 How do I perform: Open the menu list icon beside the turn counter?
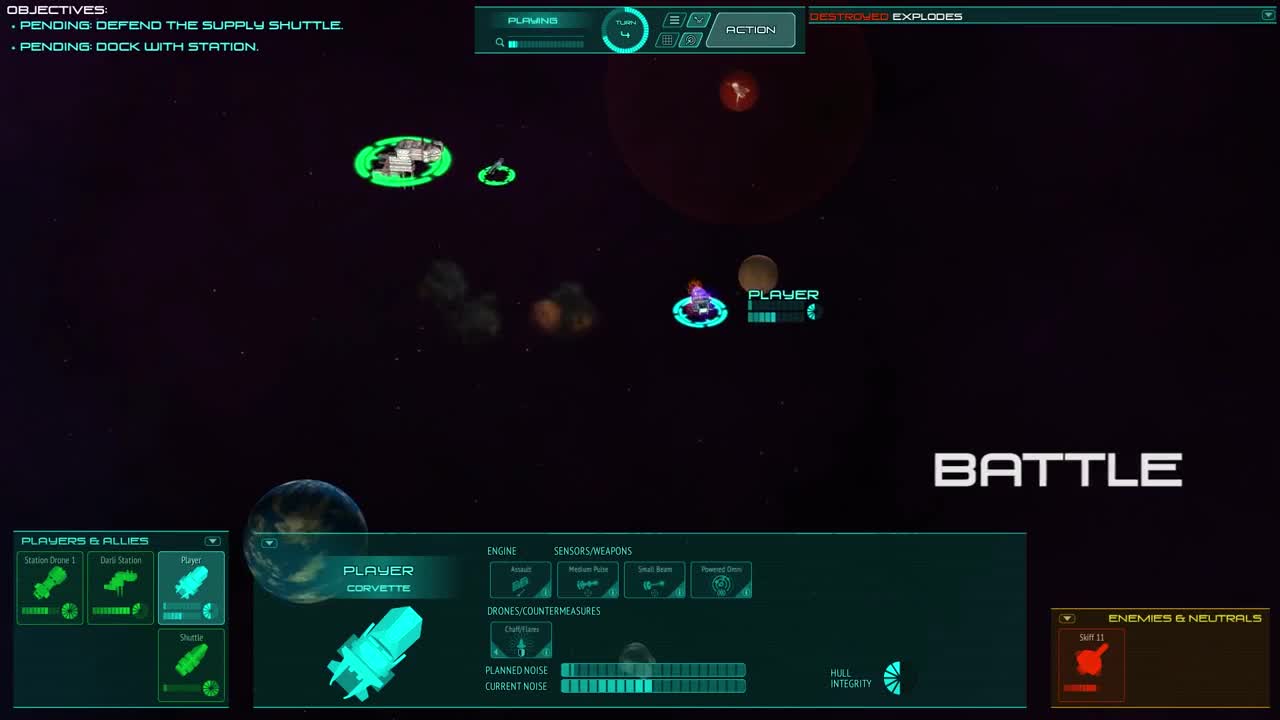(x=674, y=18)
